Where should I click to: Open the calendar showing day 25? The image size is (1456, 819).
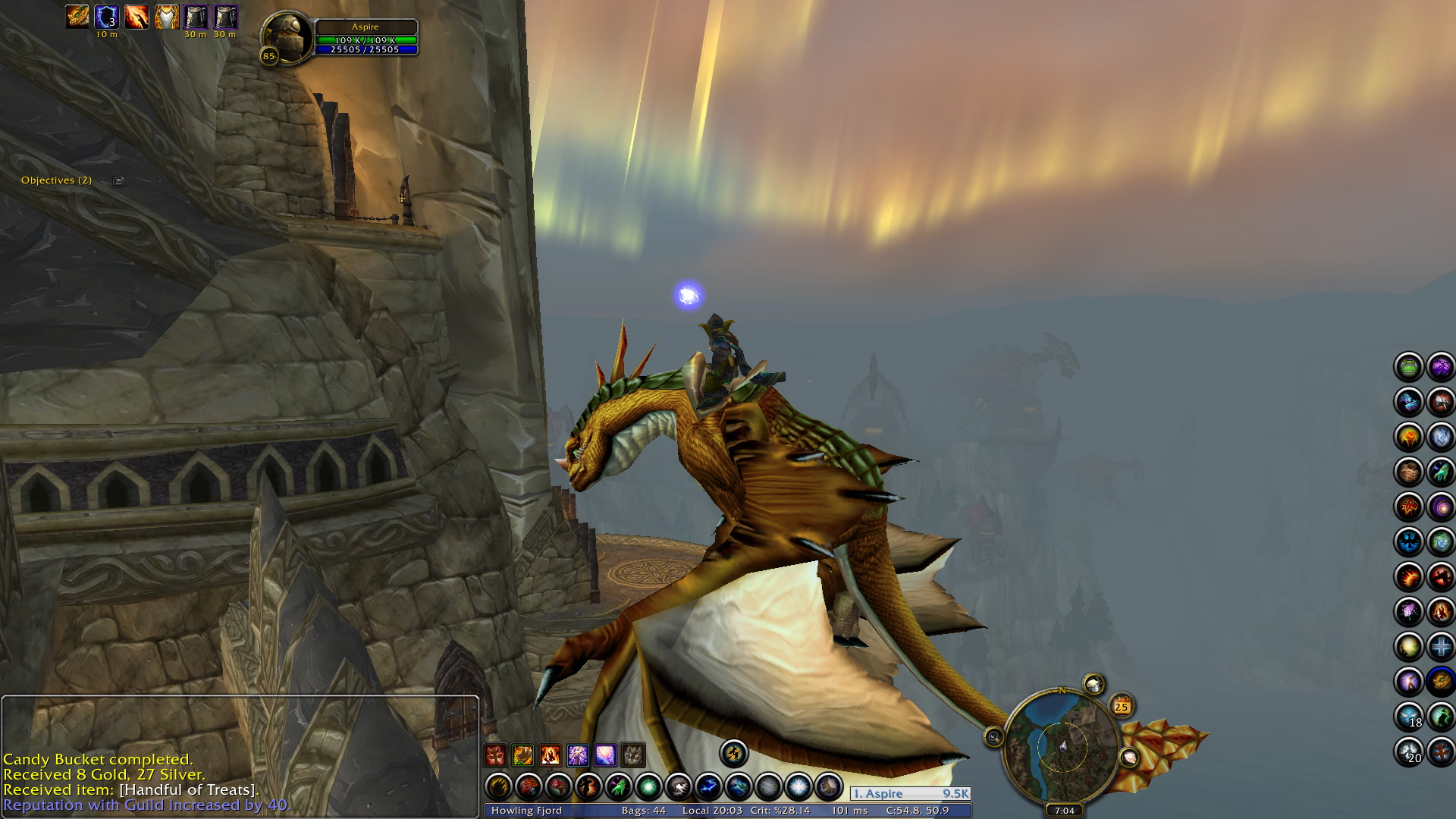(1121, 707)
